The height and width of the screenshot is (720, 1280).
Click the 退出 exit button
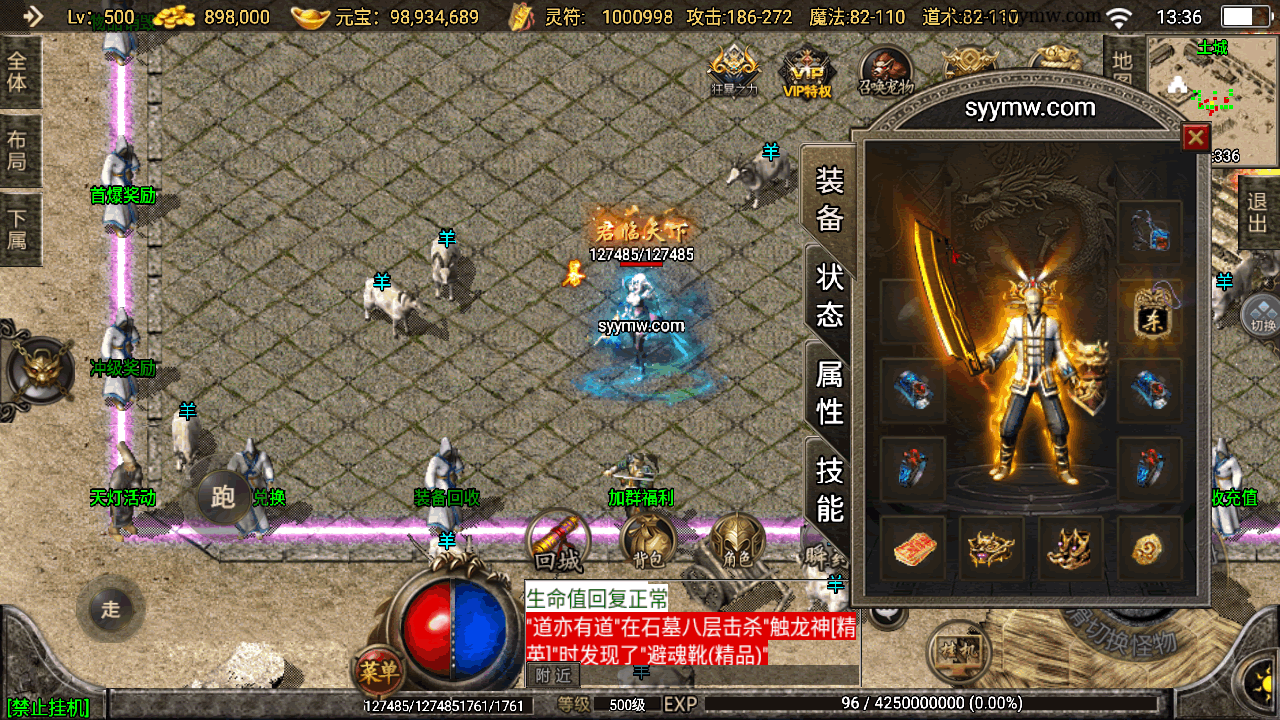point(1258,213)
